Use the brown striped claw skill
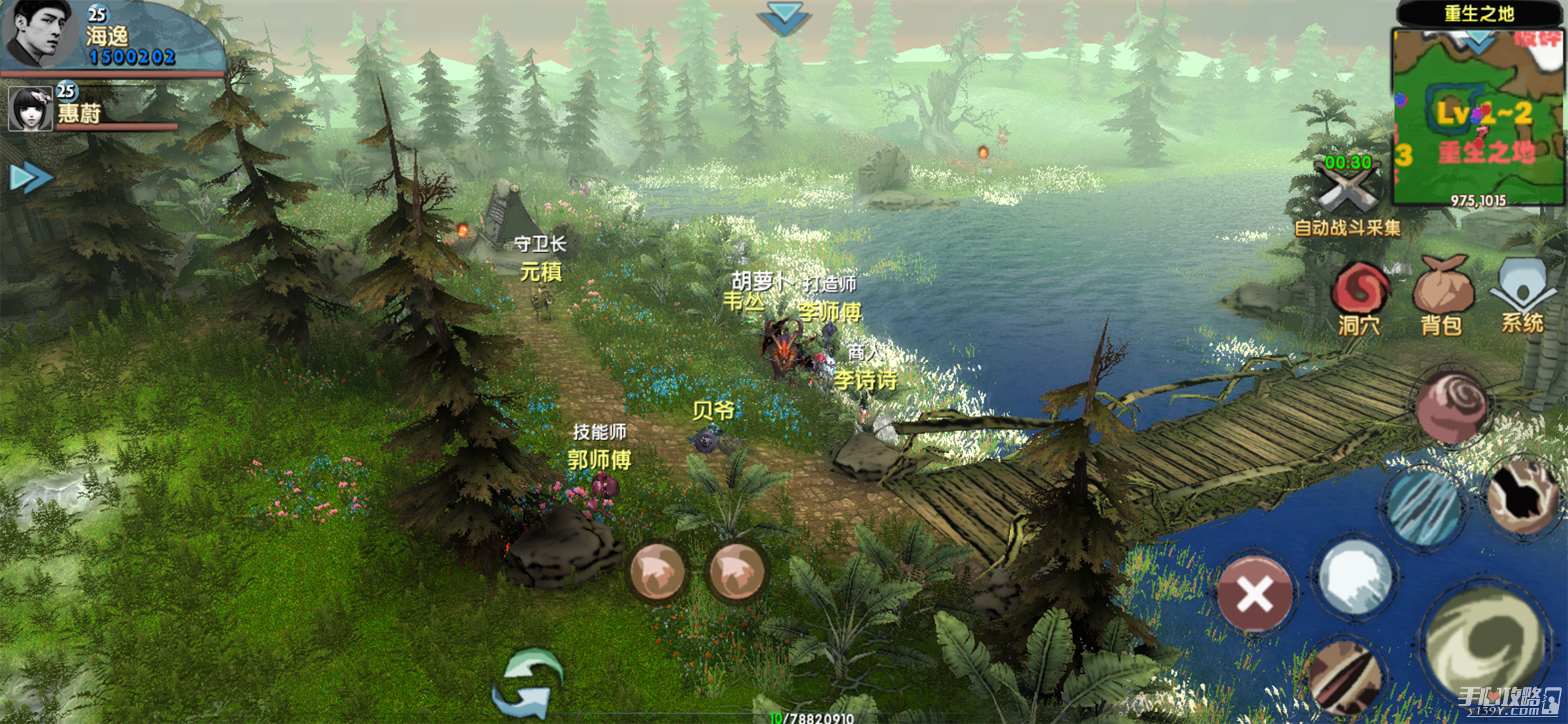The height and width of the screenshot is (724, 1568). [x=1345, y=678]
